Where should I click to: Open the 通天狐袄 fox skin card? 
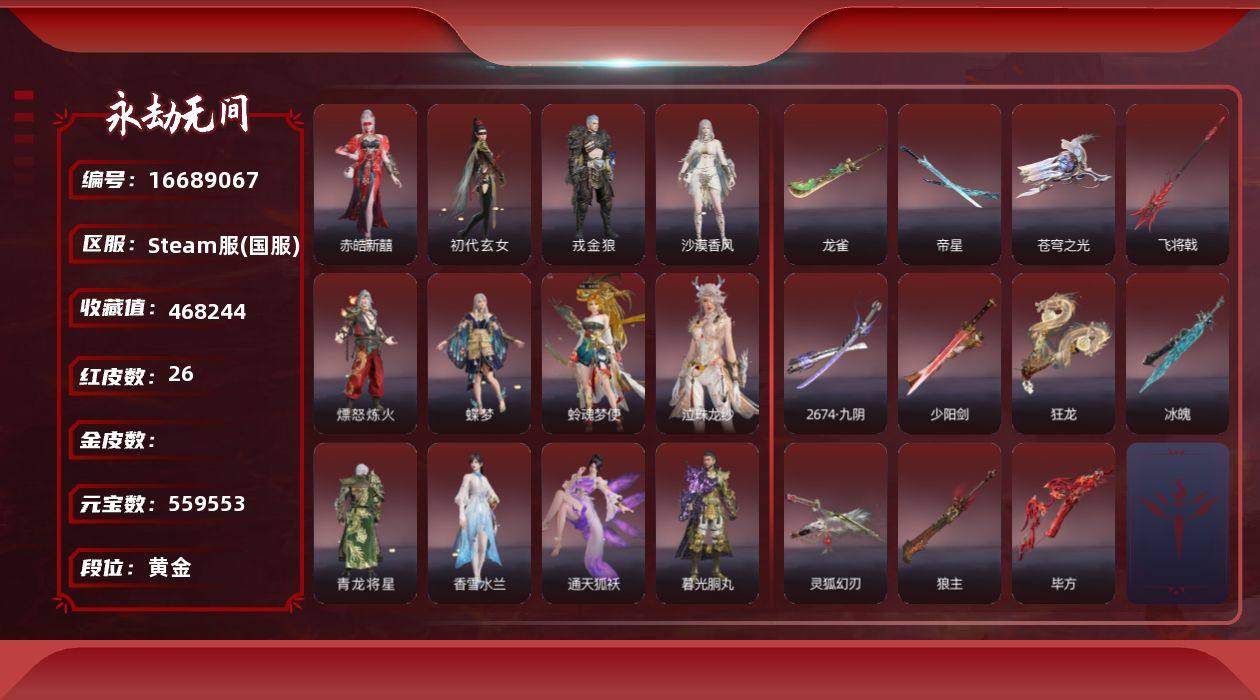[x=593, y=523]
